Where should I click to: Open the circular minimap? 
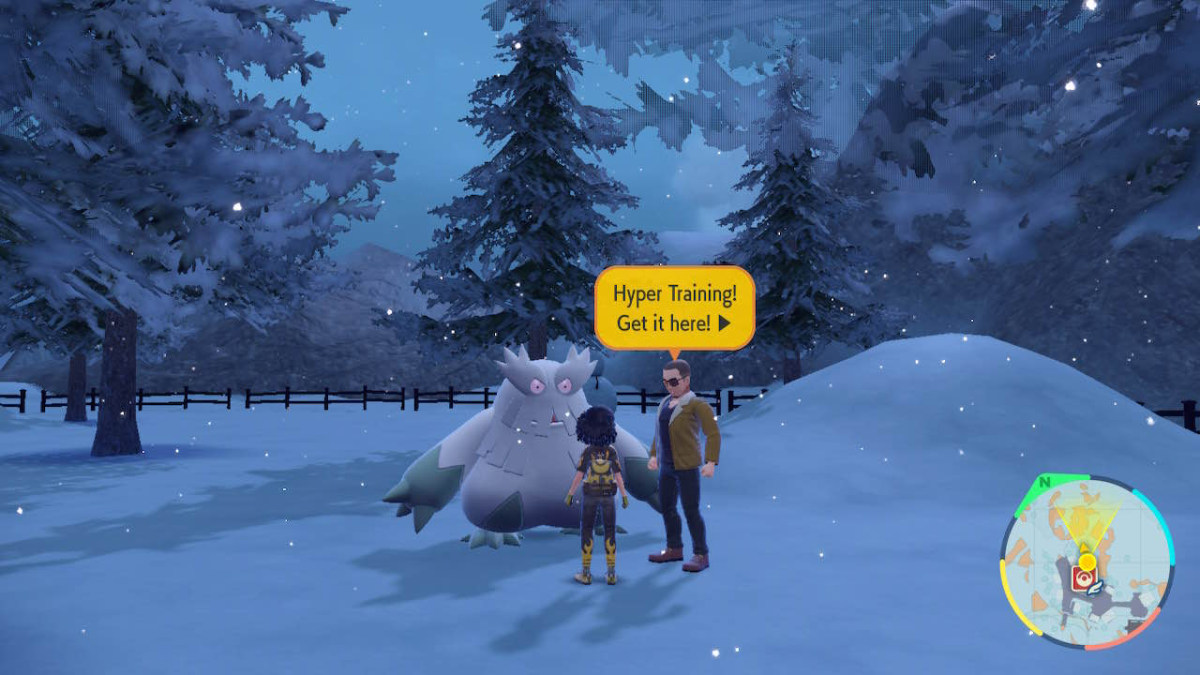pyautogui.click(x=1086, y=562)
